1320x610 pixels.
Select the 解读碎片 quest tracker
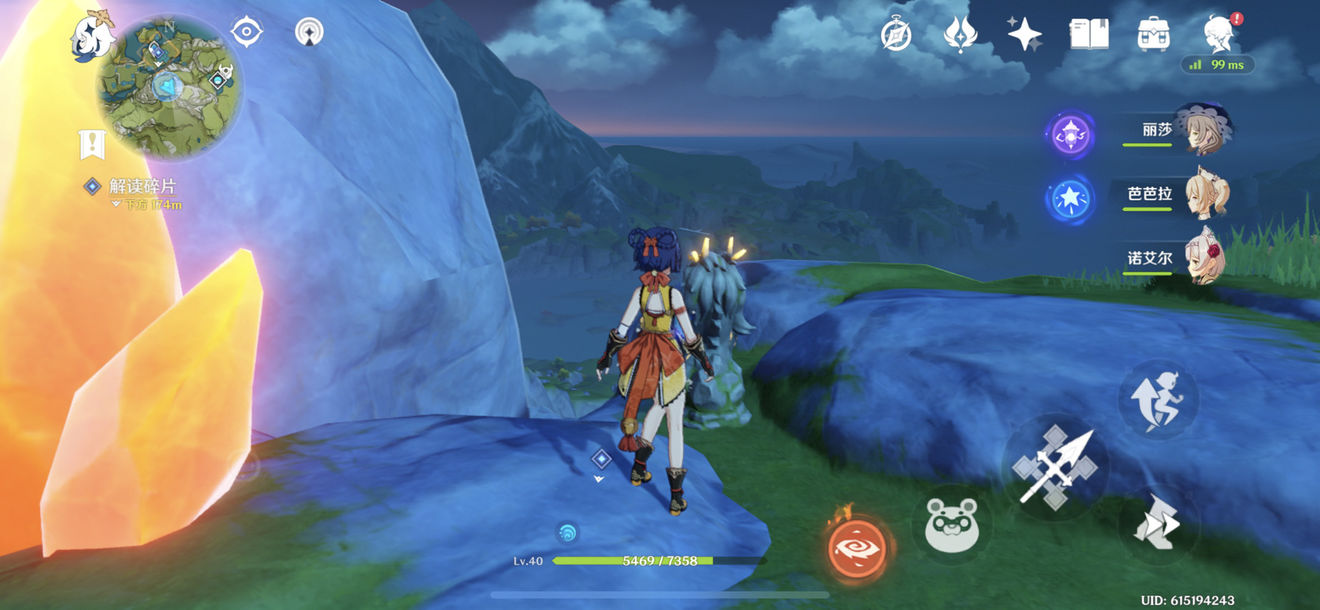(141, 187)
